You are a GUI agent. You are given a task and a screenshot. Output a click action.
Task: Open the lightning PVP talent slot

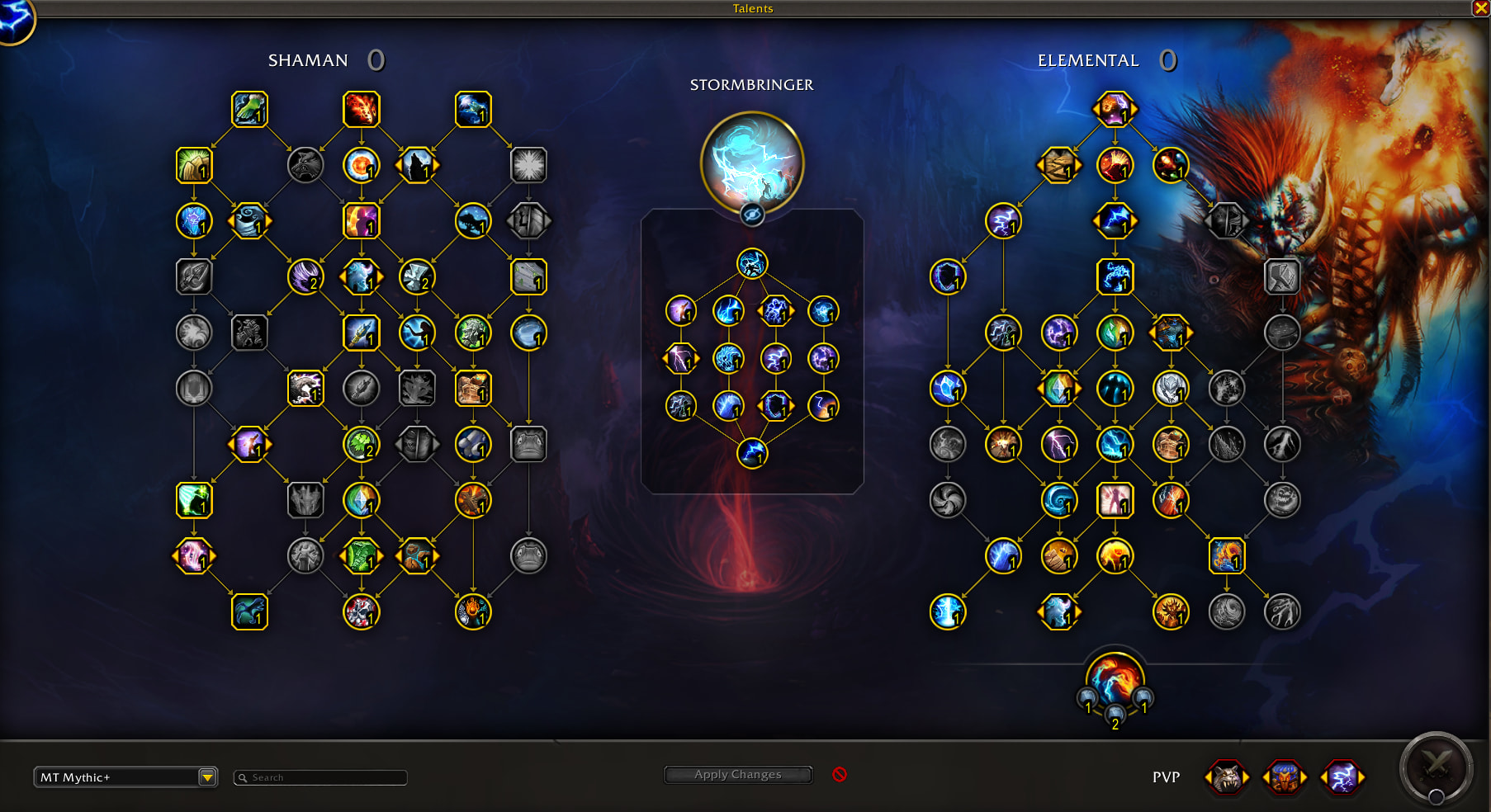(1342, 777)
